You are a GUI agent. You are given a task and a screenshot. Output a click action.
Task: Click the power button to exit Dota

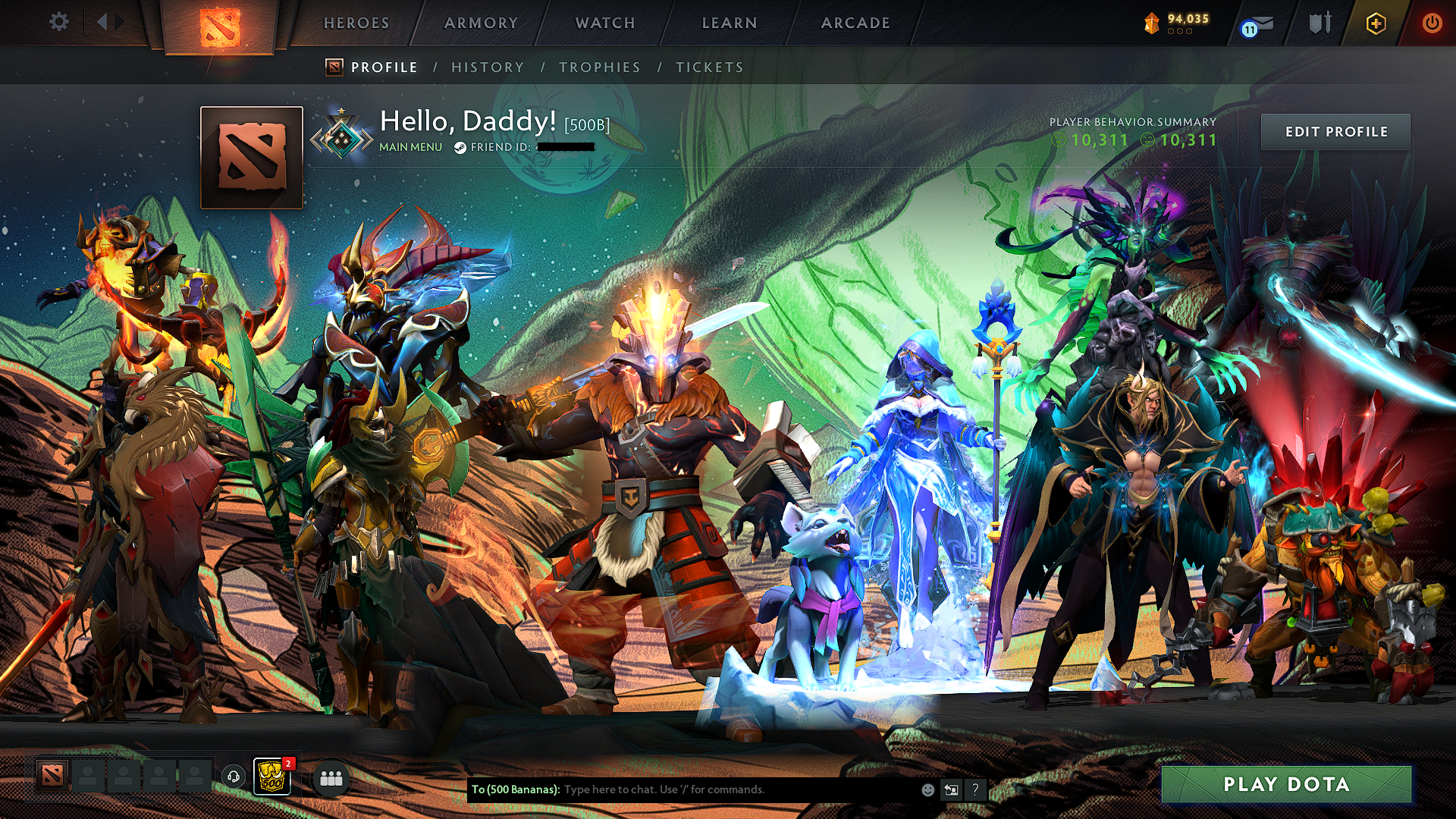click(x=1432, y=23)
